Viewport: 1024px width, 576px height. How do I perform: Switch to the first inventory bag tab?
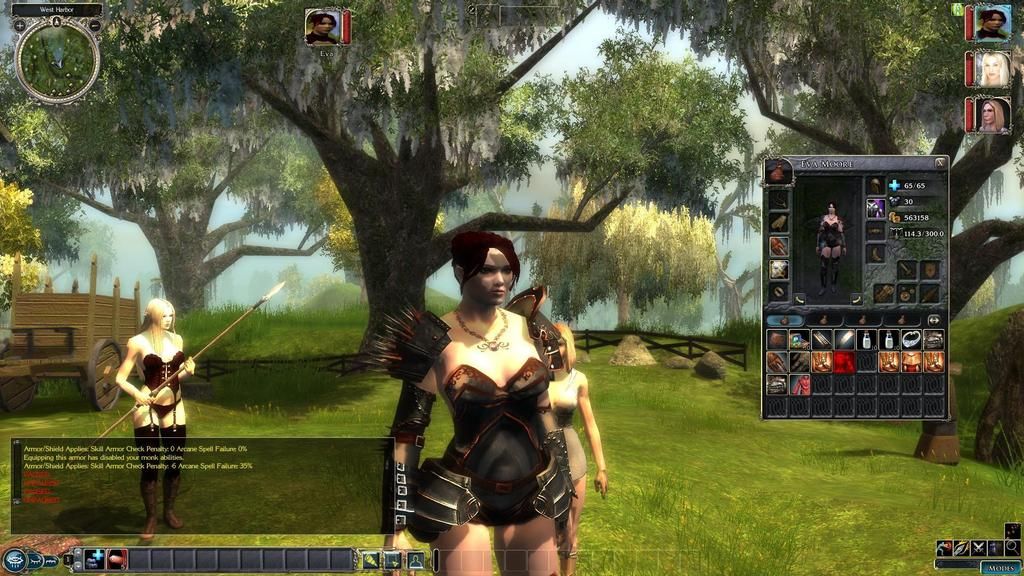[784, 320]
